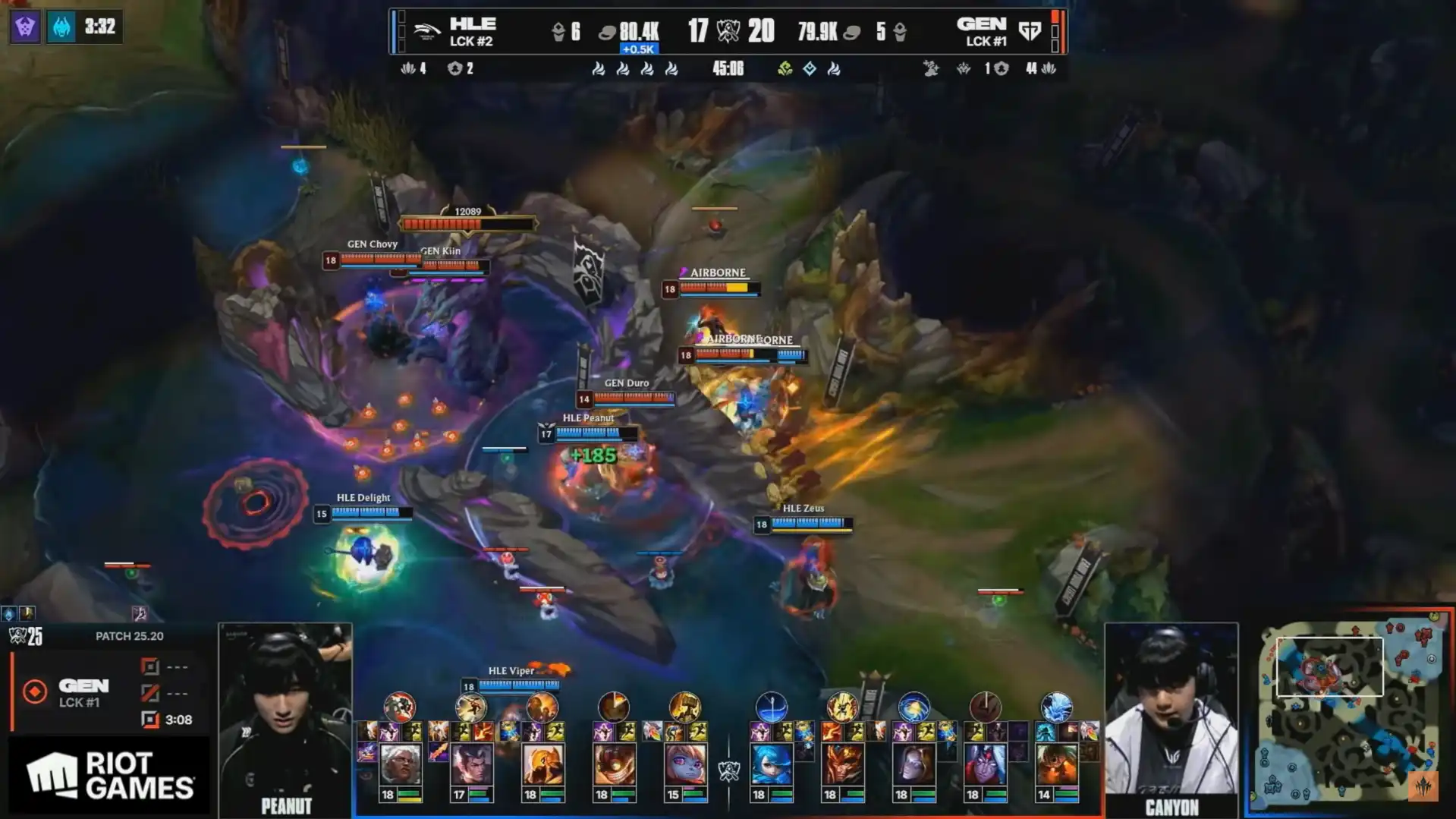Select the blue-haired Gwen portrait

[x=772, y=764]
